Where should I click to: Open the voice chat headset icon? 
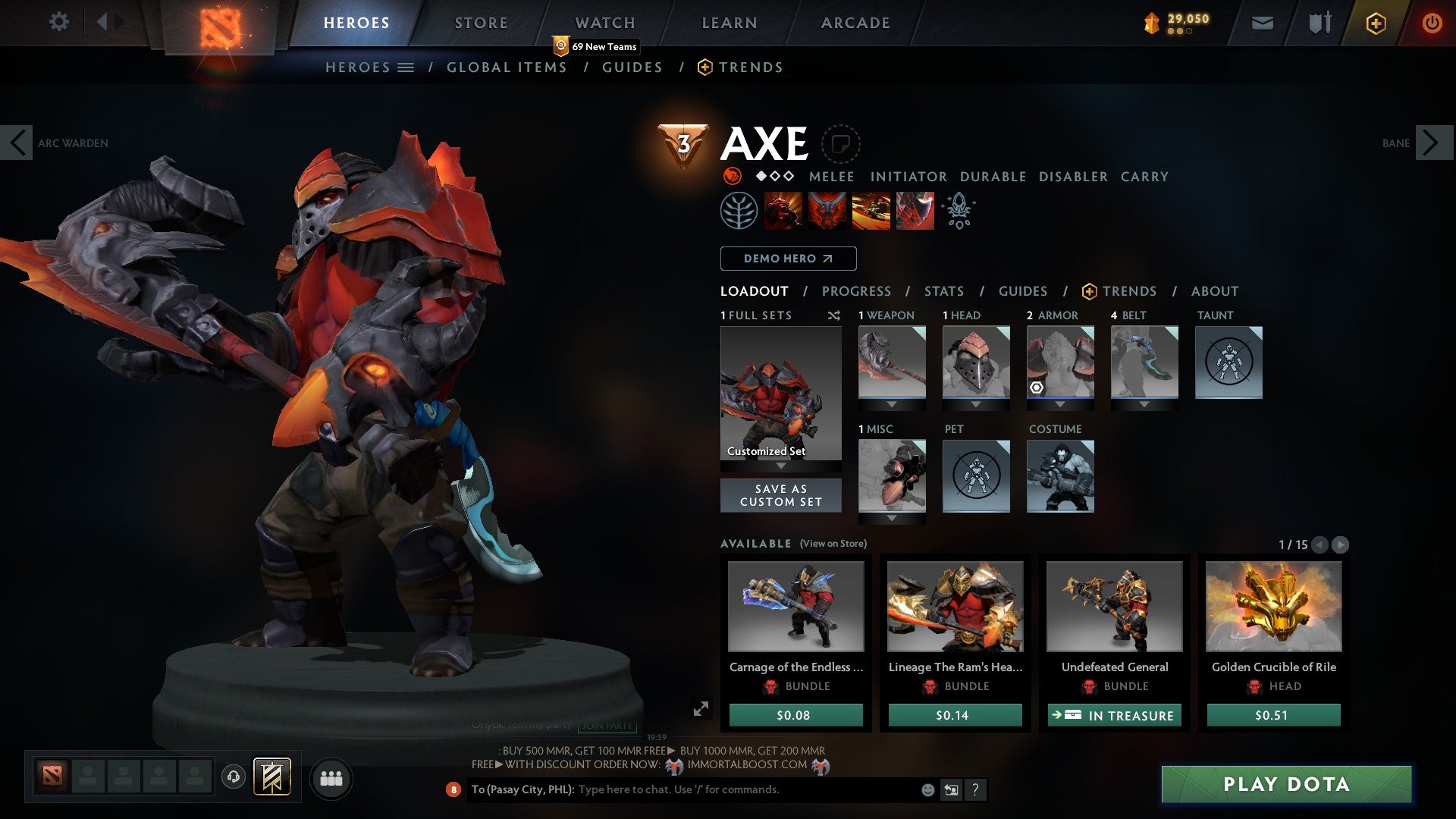233,777
